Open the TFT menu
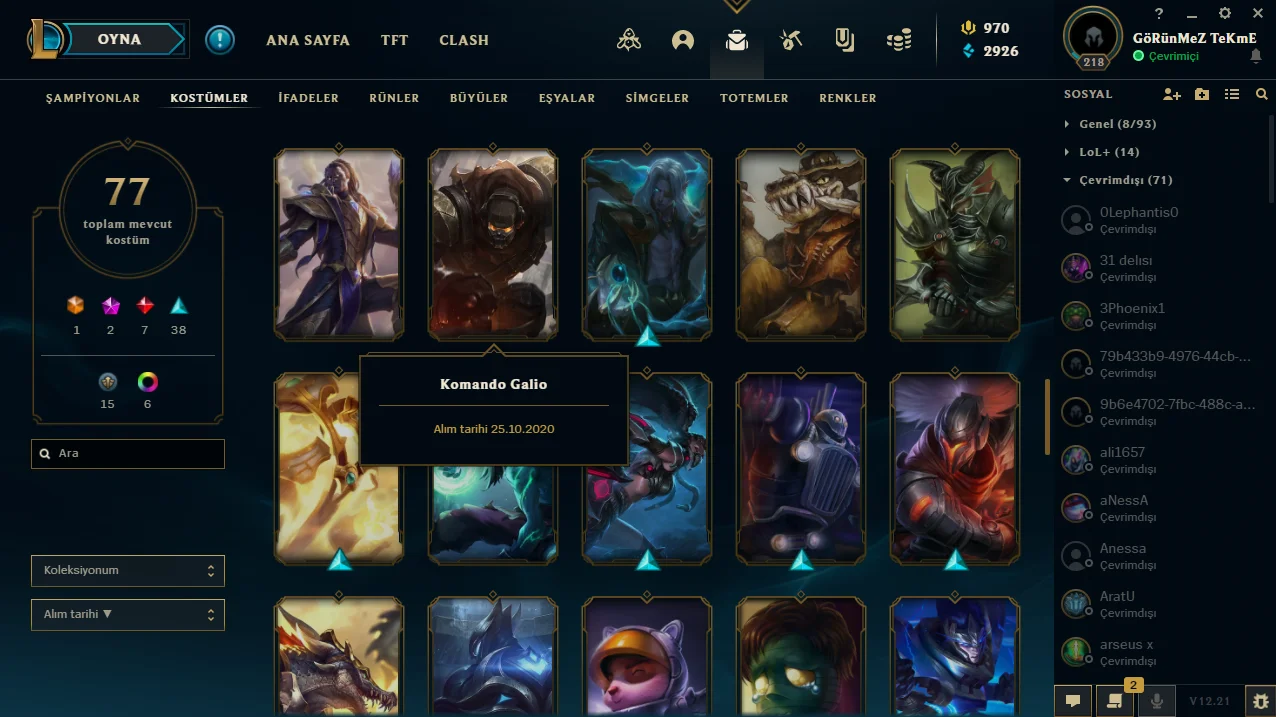This screenshot has height=717, width=1276. pos(394,41)
